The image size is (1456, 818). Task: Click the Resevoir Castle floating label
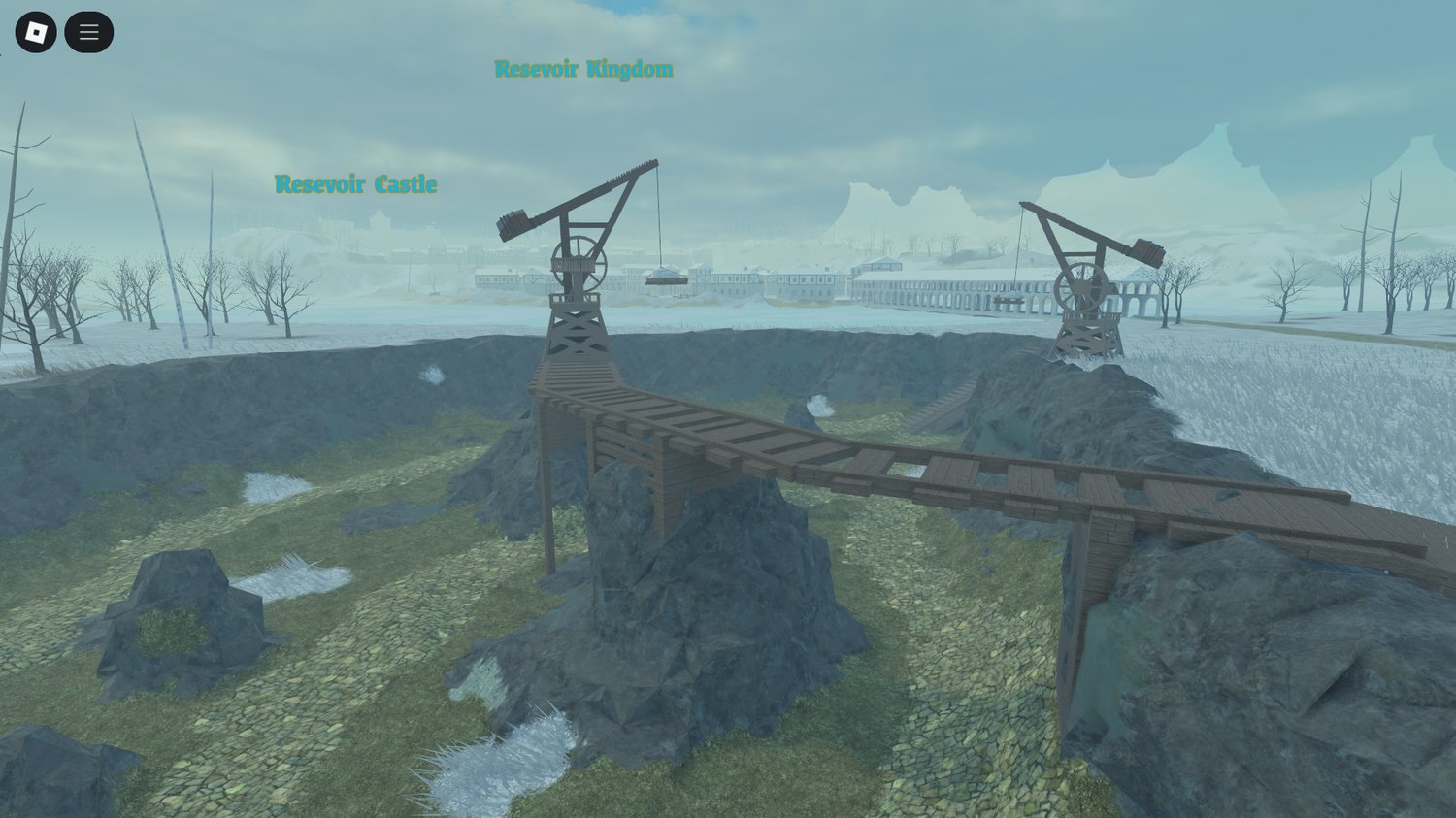point(356,184)
